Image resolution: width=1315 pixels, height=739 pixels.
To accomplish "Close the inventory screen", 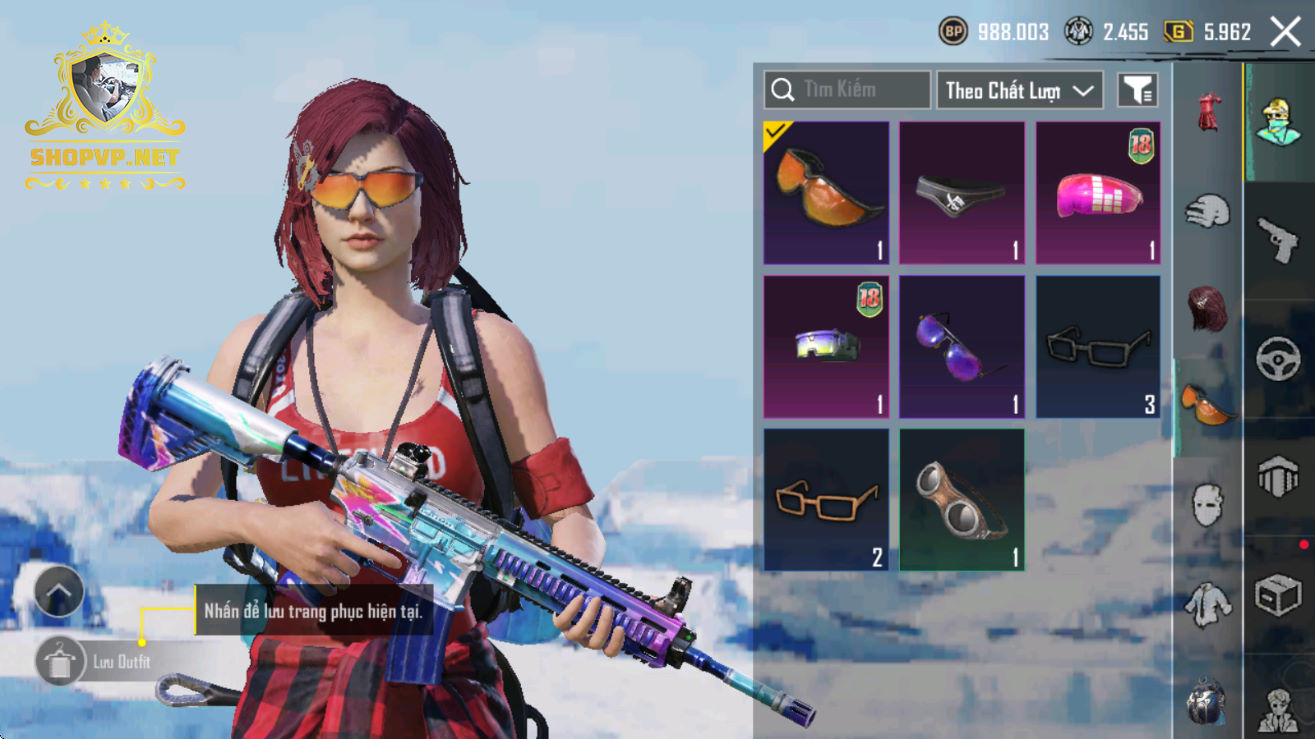I will coord(1285,32).
